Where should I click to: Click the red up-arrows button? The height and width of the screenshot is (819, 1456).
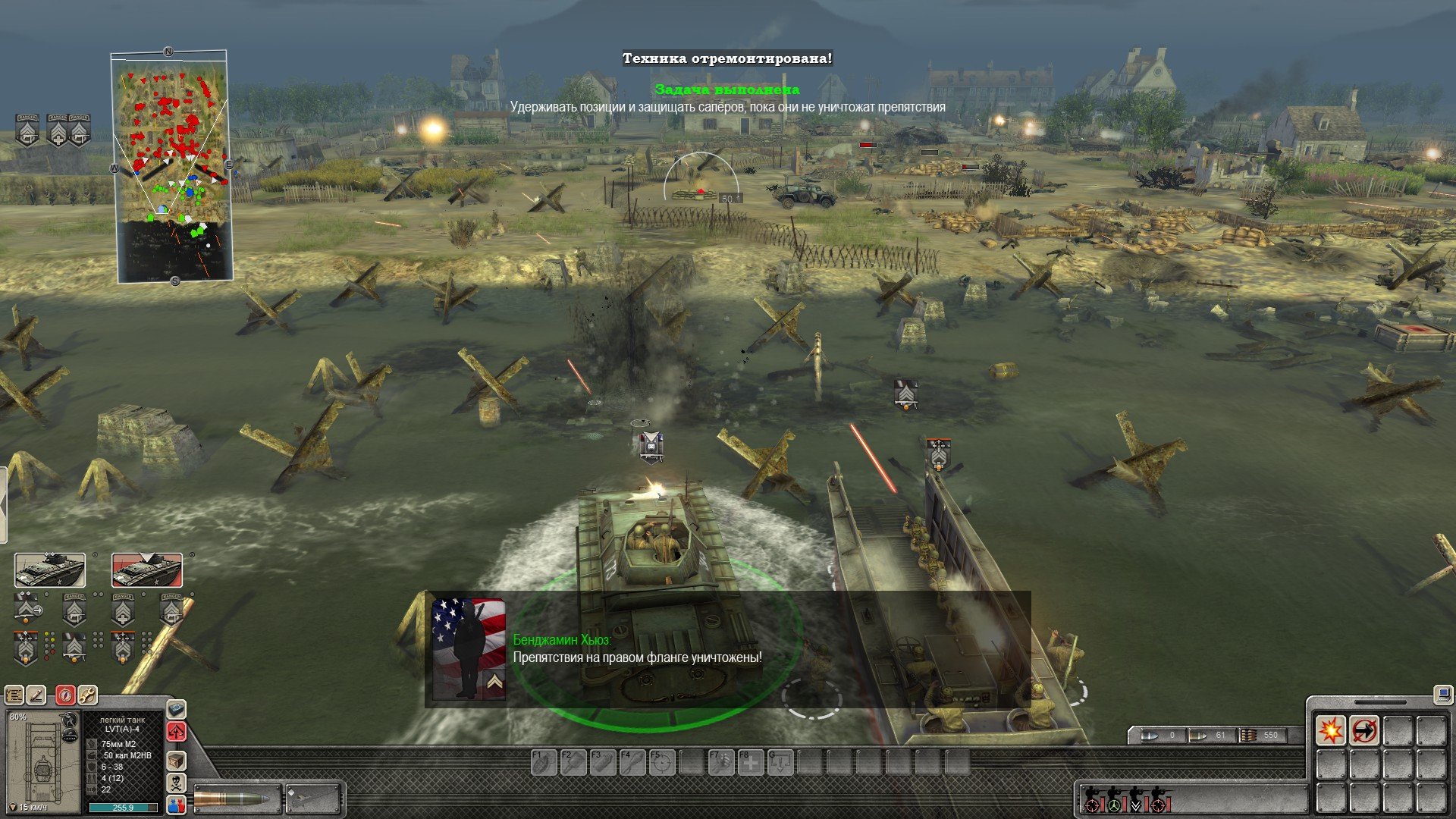tap(176, 732)
